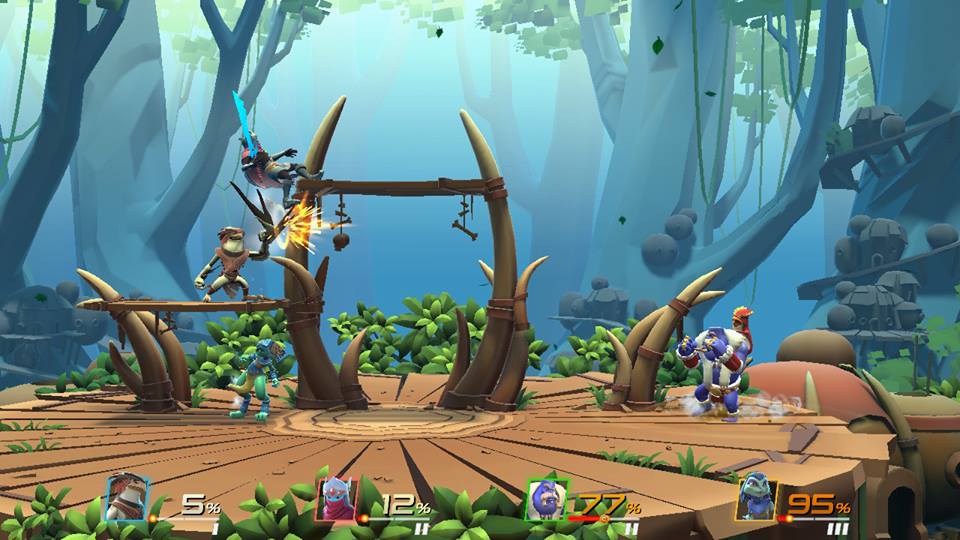Select the green-framed blue bird fighter portrait
This screenshot has height=540, width=960.
(547, 499)
